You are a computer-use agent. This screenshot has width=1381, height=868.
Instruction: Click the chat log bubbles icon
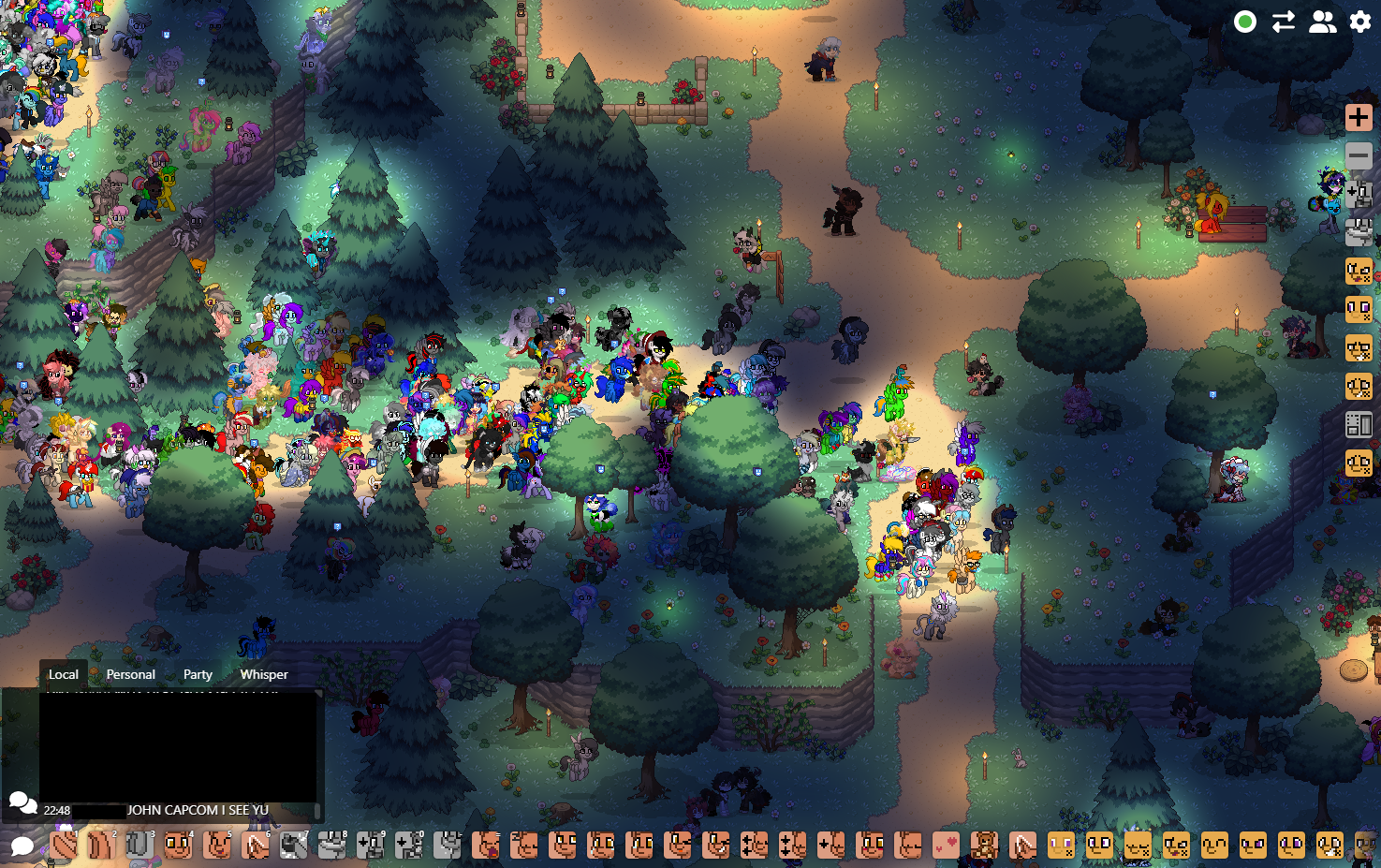pos(22,803)
